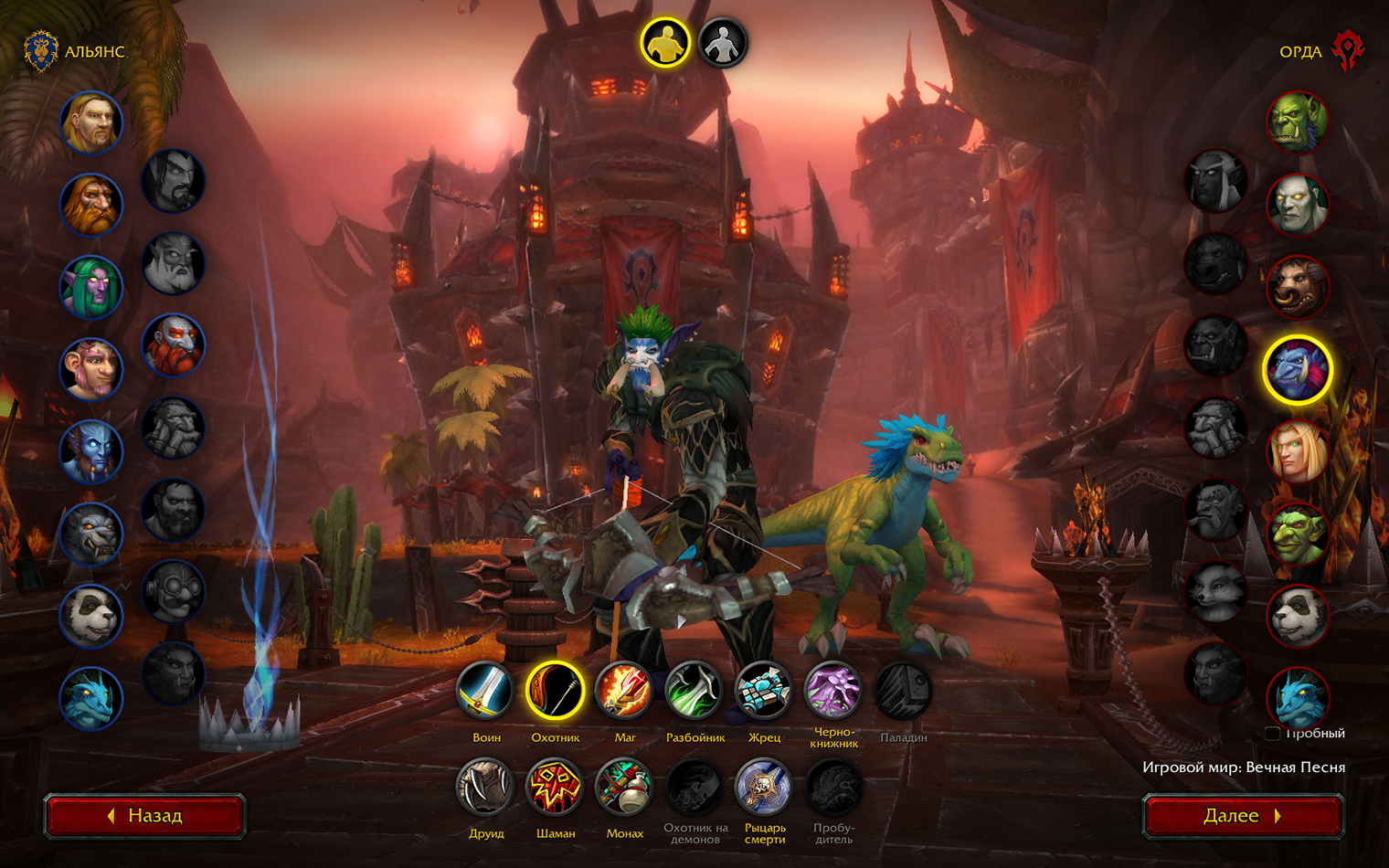The width and height of the screenshot is (1389, 868).
Task: Choose the Horde Goblin race portrait
Action: tap(1298, 535)
